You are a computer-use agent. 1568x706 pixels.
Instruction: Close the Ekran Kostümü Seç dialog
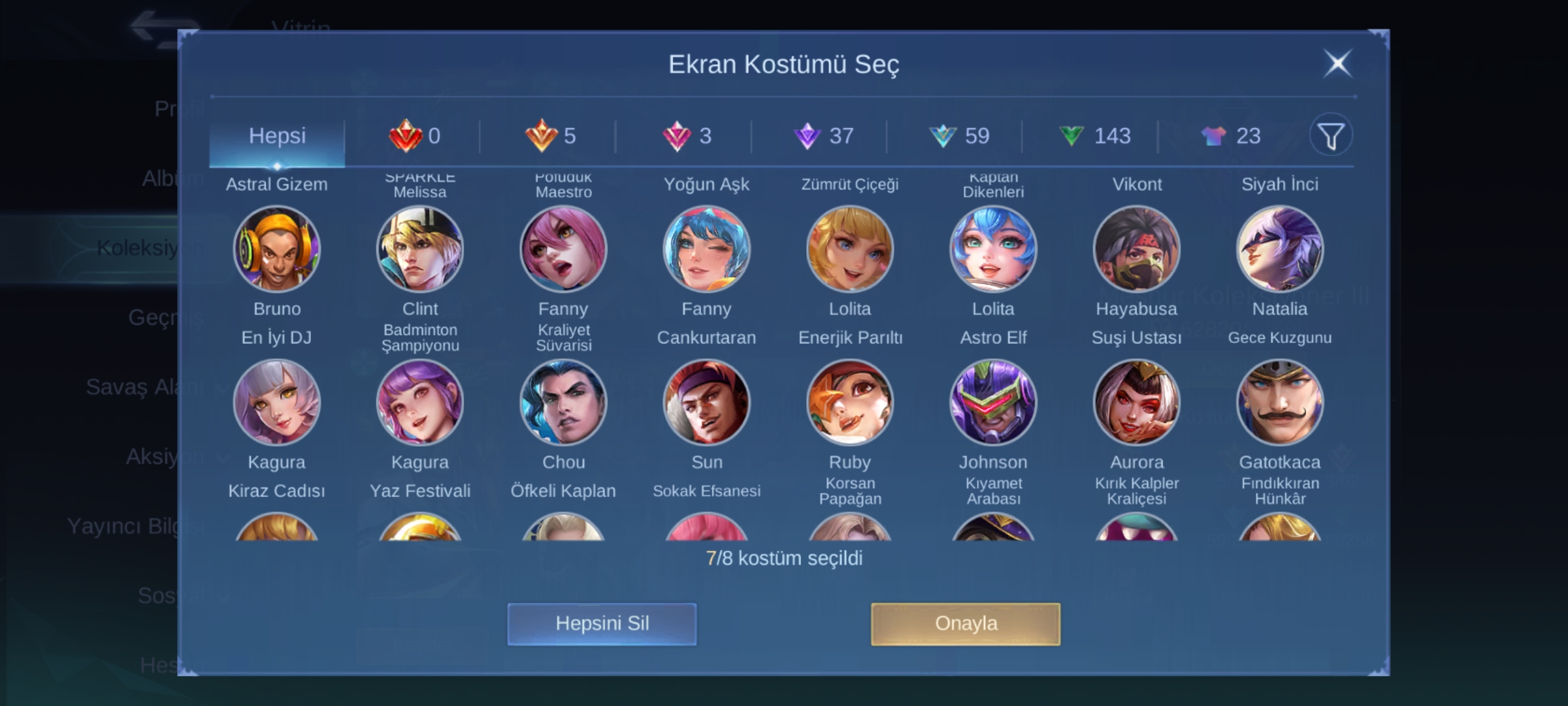(x=1337, y=64)
